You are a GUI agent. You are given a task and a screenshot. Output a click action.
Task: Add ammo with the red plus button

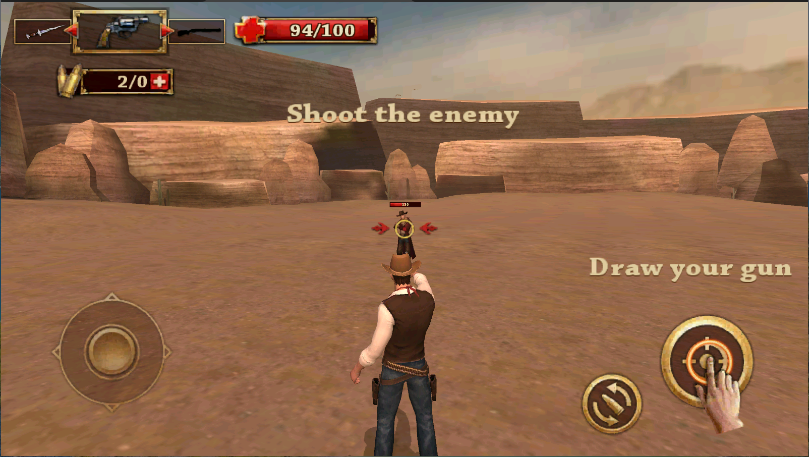click(160, 81)
